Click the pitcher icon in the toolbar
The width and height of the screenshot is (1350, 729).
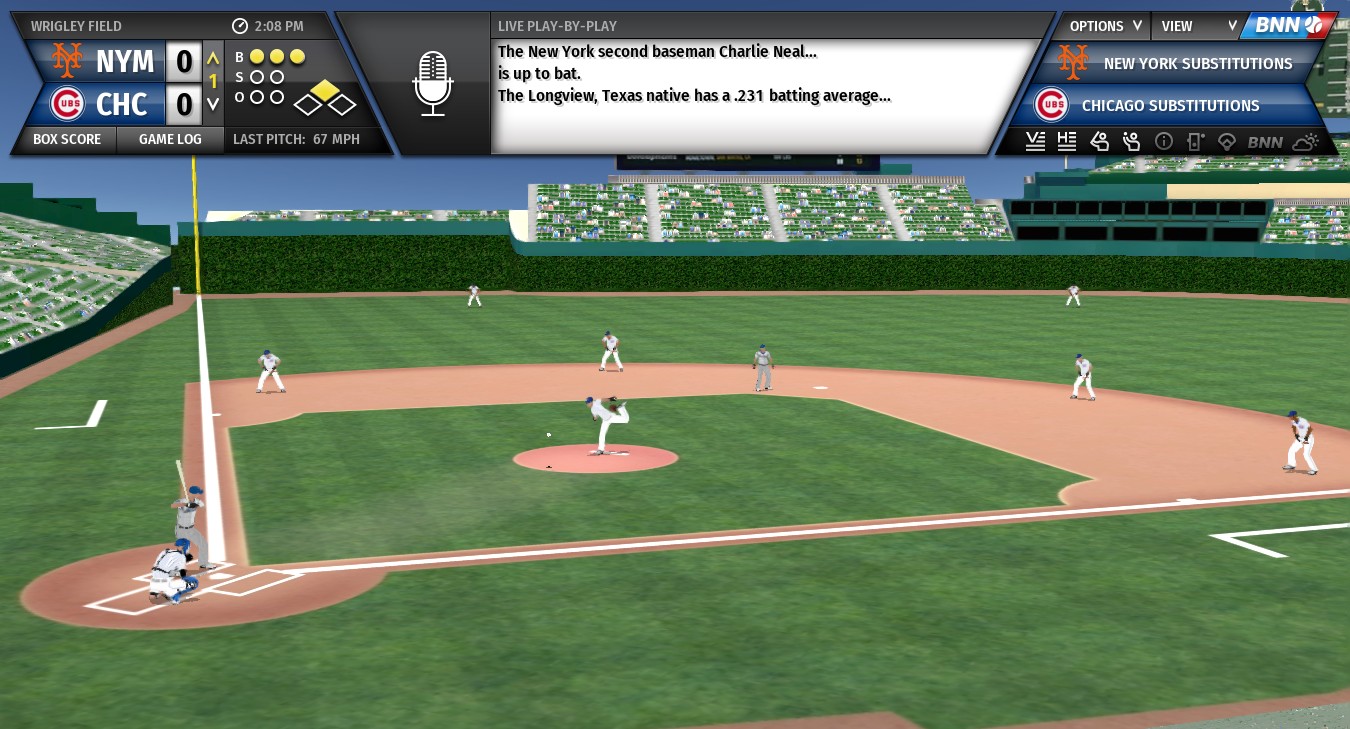[1131, 142]
